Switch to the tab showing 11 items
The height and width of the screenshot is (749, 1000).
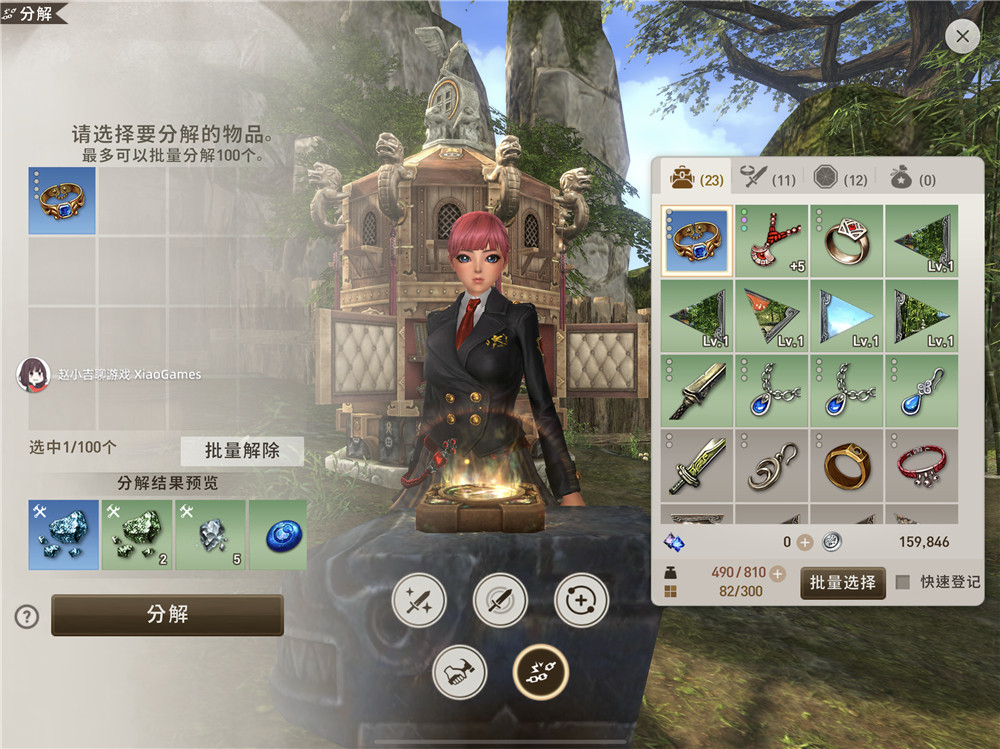767,180
